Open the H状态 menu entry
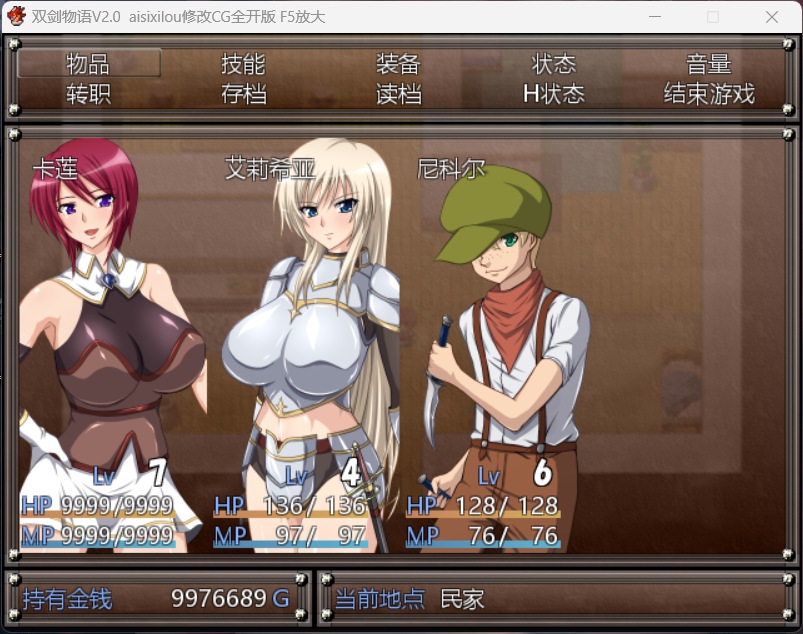The height and width of the screenshot is (634, 803). [554, 94]
